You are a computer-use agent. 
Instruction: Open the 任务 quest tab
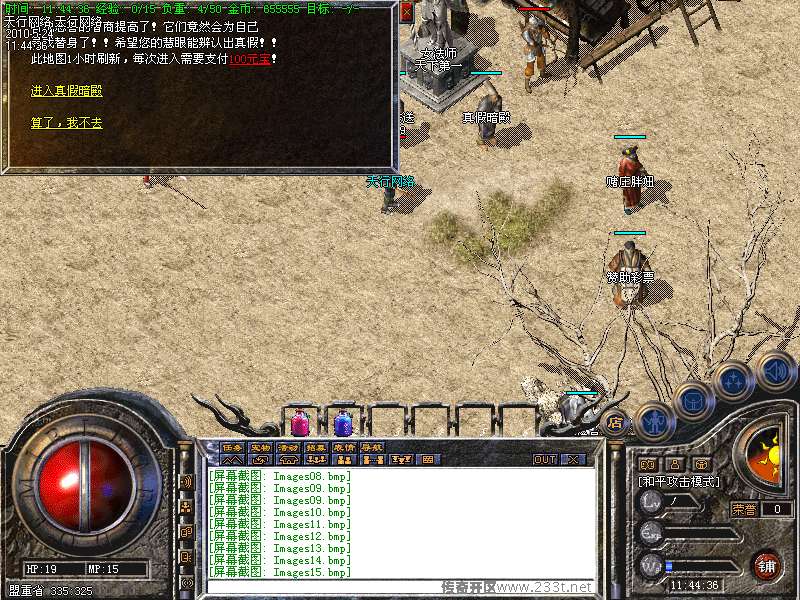point(232,447)
